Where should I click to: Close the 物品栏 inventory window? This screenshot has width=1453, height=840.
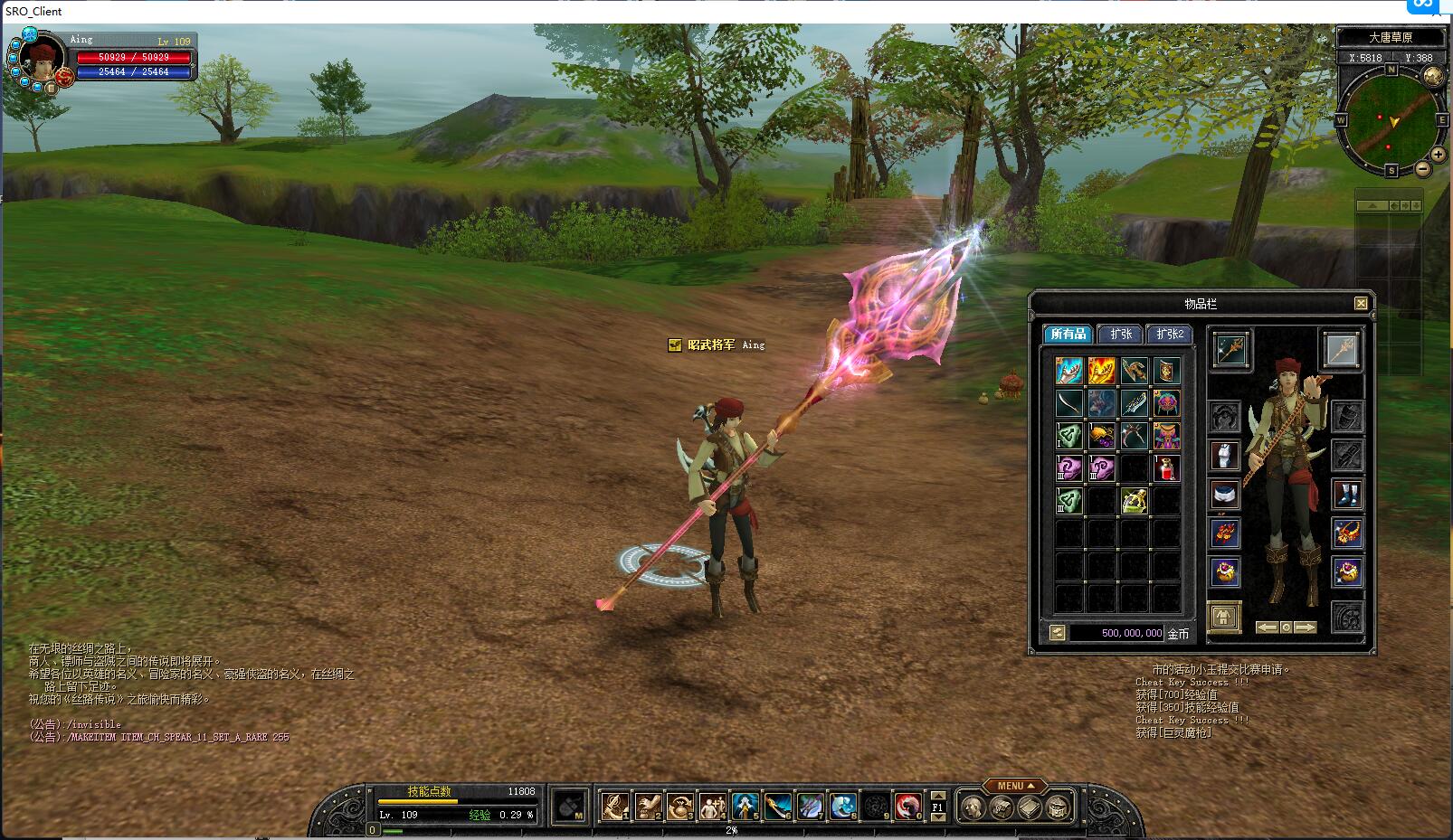1360,304
